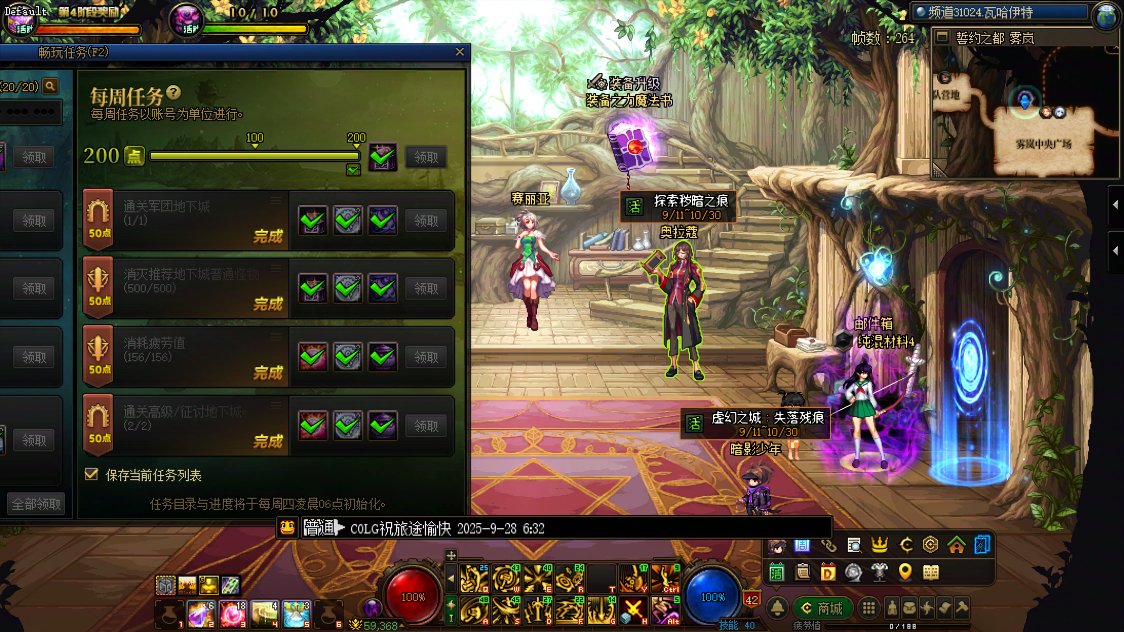This screenshot has width=1124, height=632.
Task: Open the channel selector 频道31024 瓦哈伊特
Action: pos(1000,13)
